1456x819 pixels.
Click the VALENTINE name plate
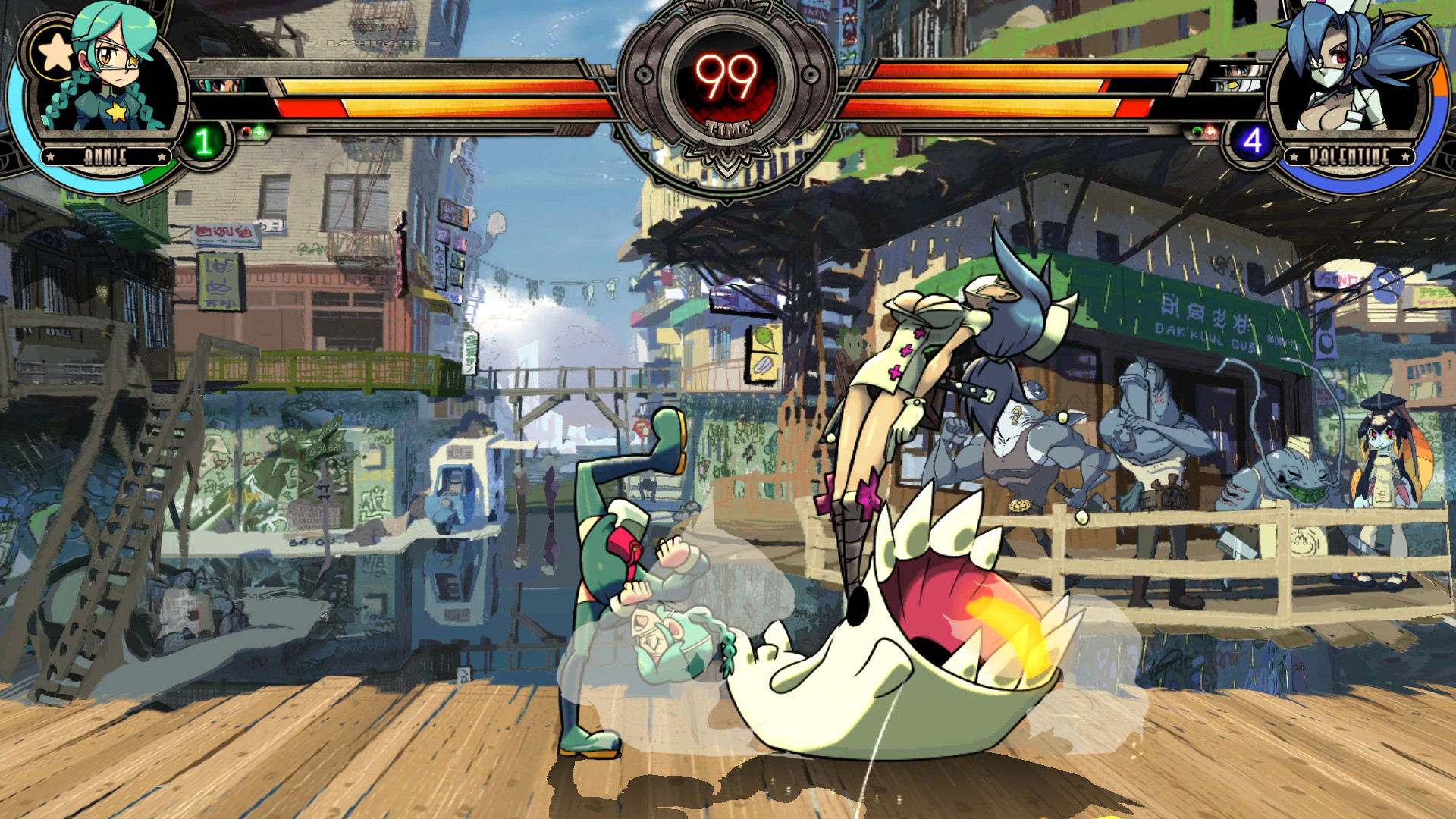(1351, 155)
